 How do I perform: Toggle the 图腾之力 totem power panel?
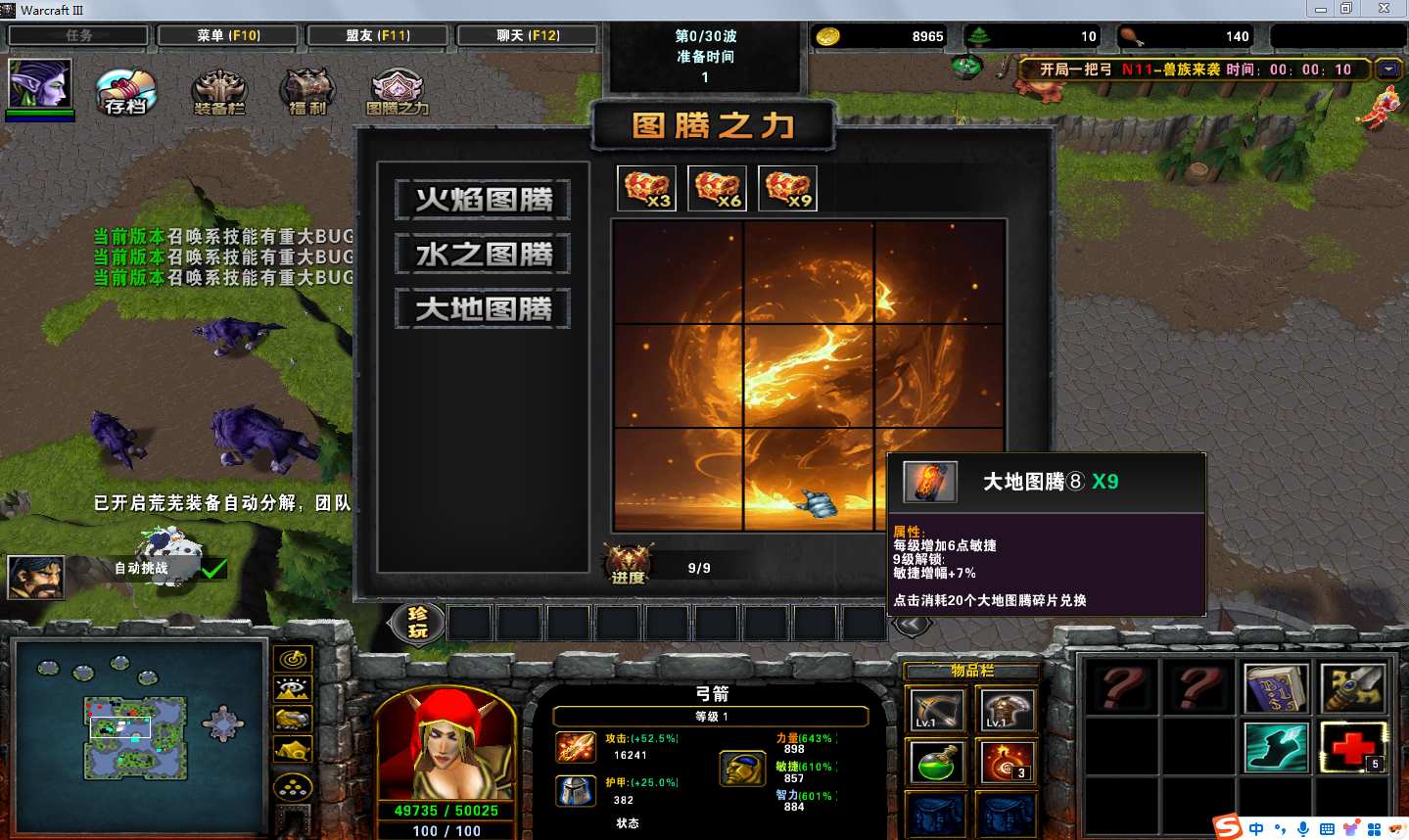(x=397, y=92)
